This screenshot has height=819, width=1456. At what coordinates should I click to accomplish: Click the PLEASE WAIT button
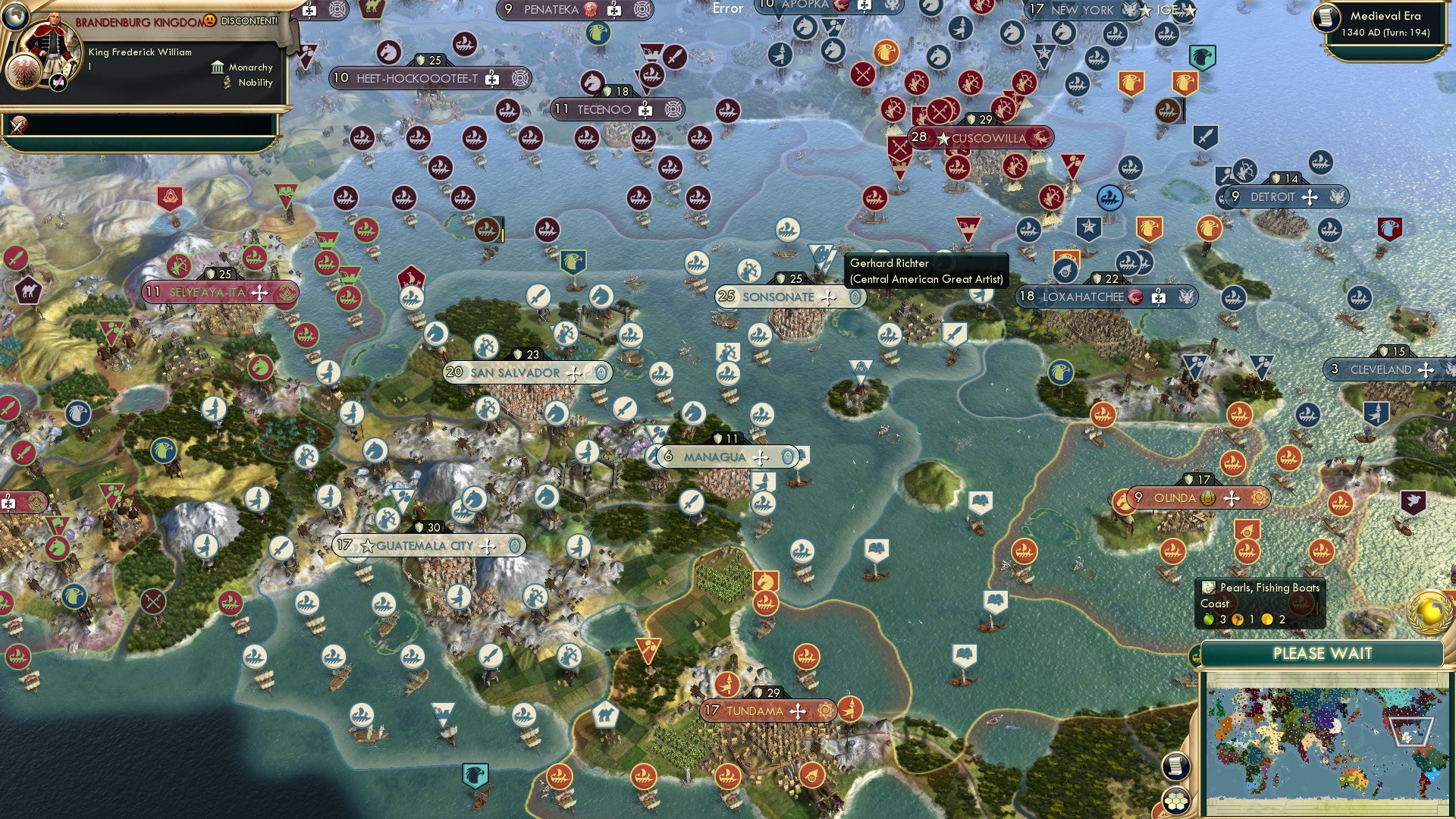(1324, 653)
